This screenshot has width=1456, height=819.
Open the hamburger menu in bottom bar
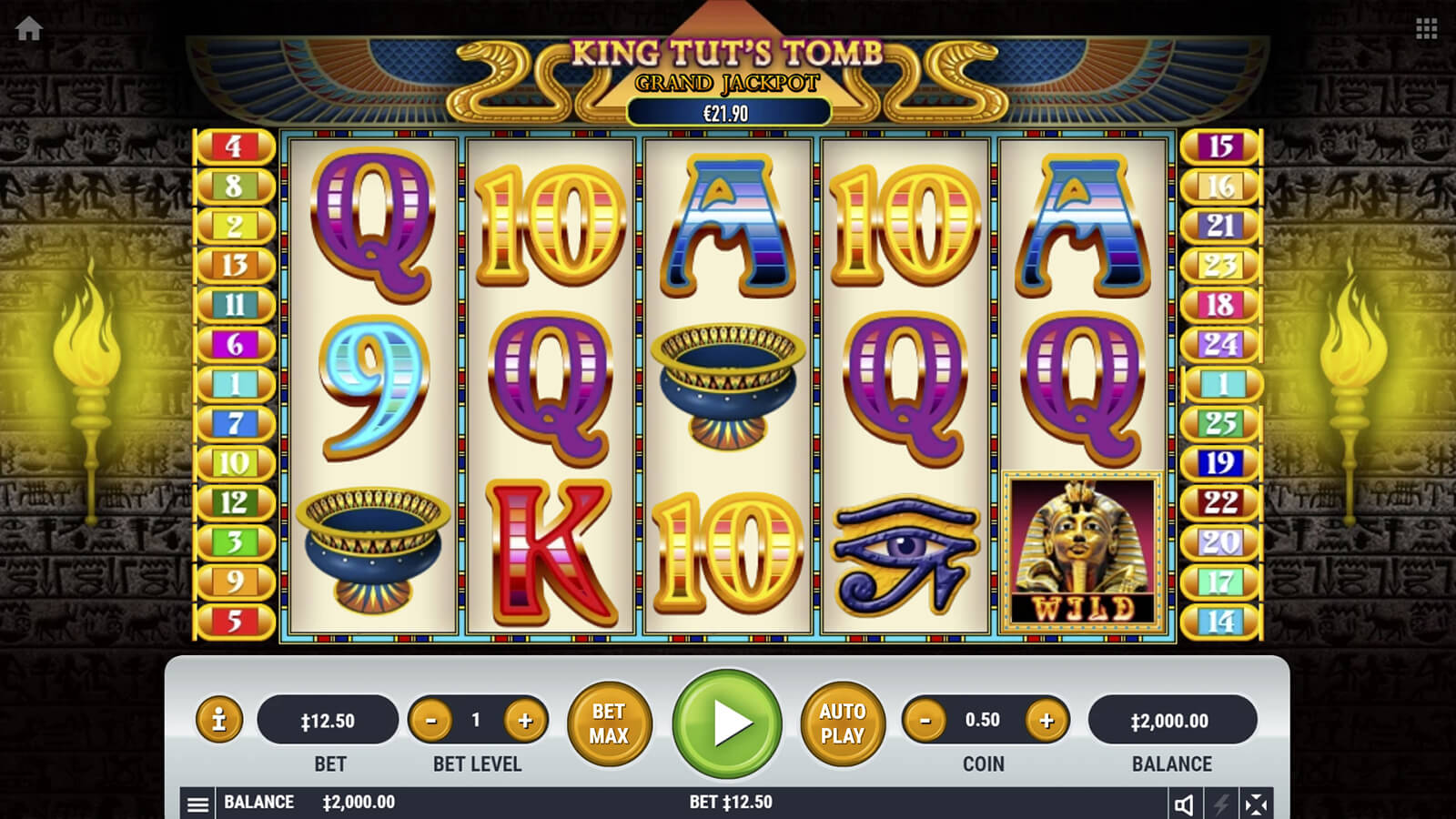197,804
